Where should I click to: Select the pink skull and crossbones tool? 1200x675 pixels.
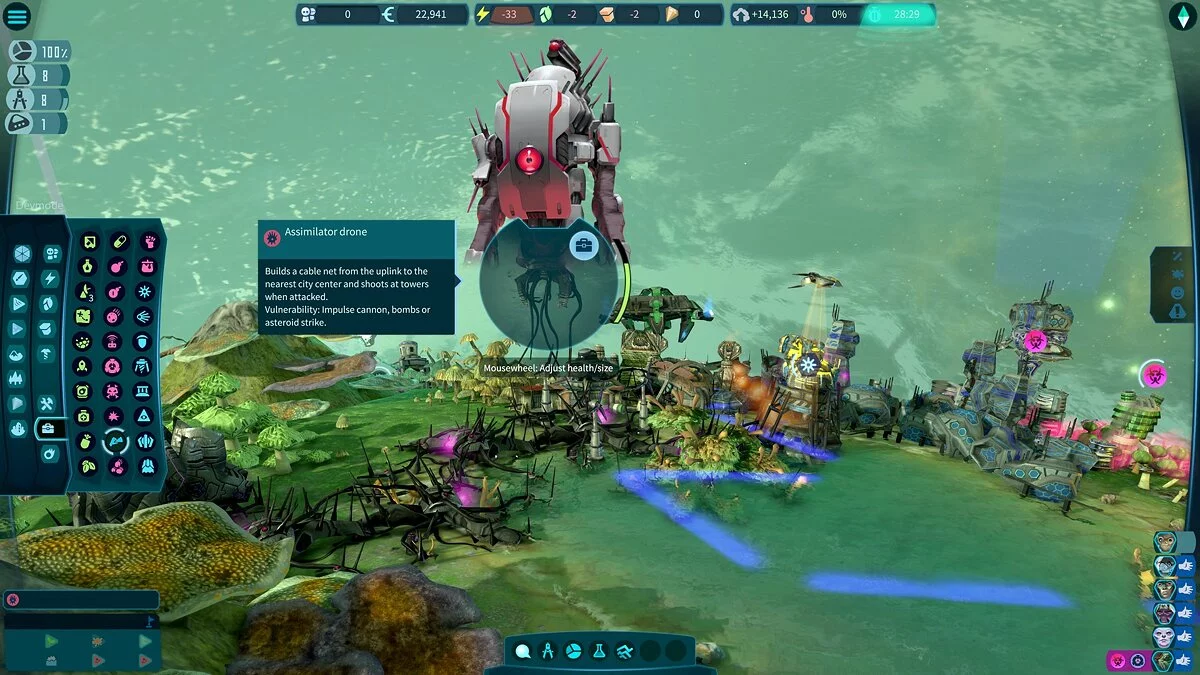(113, 390)
